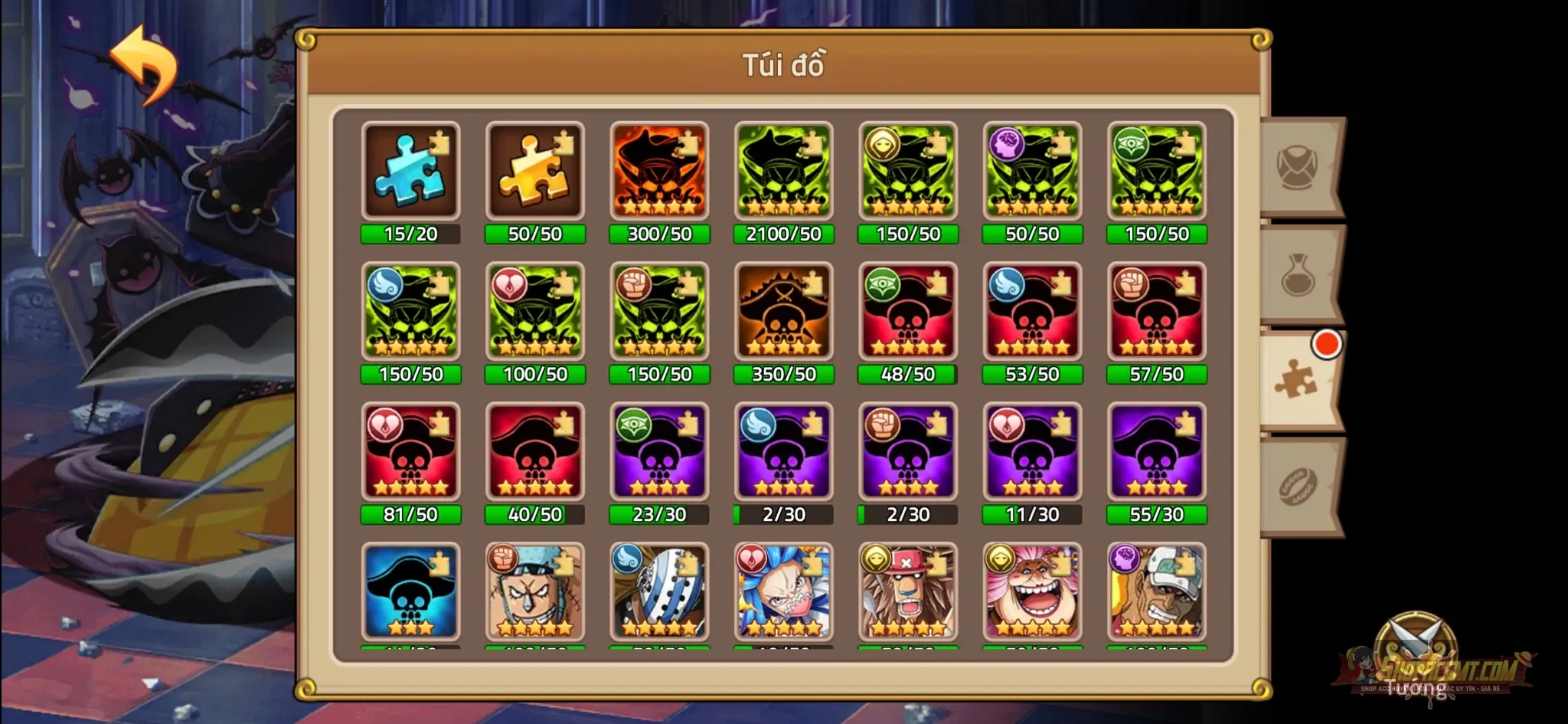
Task: Pick the green skull shard counting 2100/50
Action: coord(784,170)
